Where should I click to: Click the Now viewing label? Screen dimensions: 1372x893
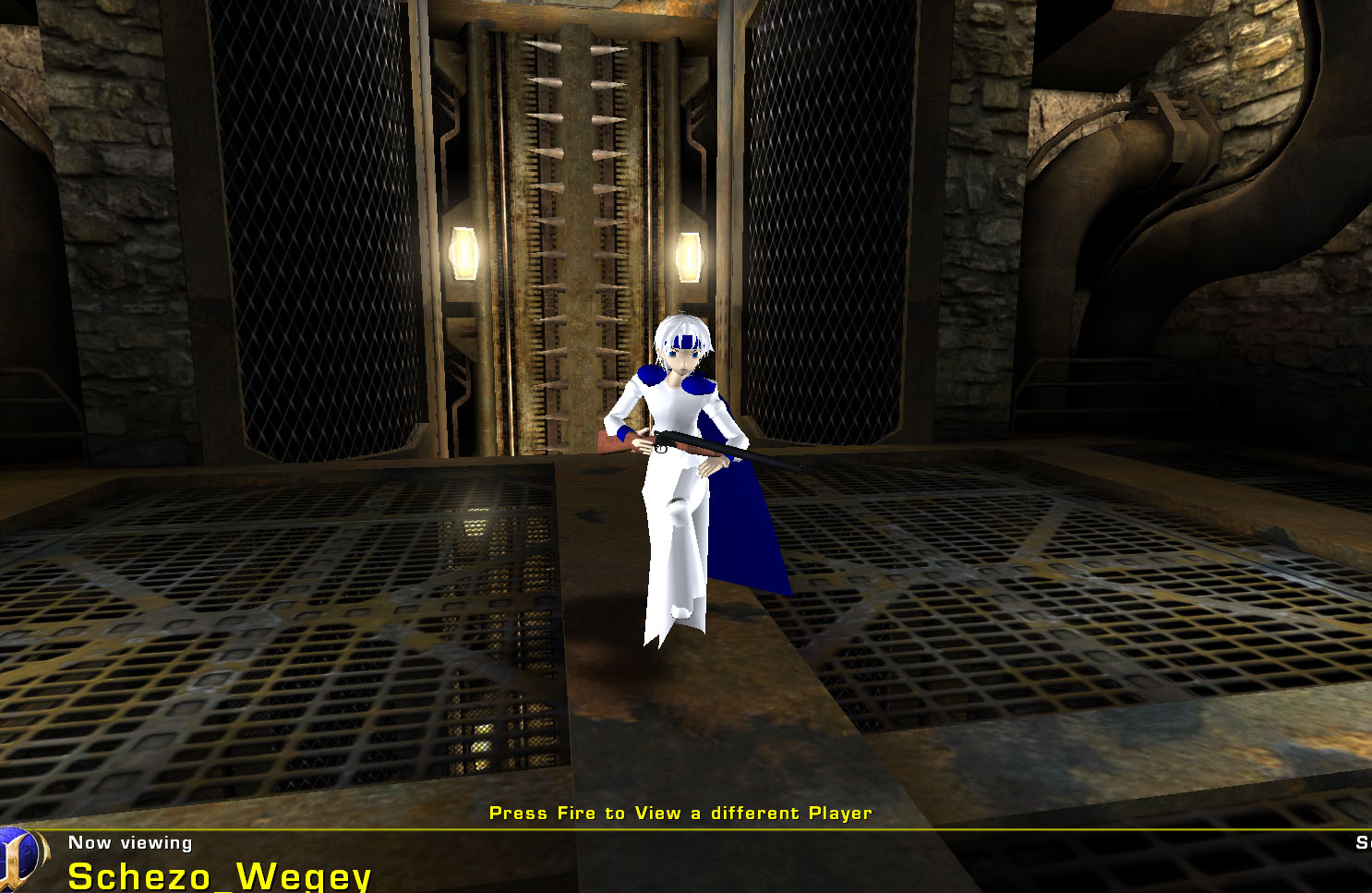coord(129,842)
